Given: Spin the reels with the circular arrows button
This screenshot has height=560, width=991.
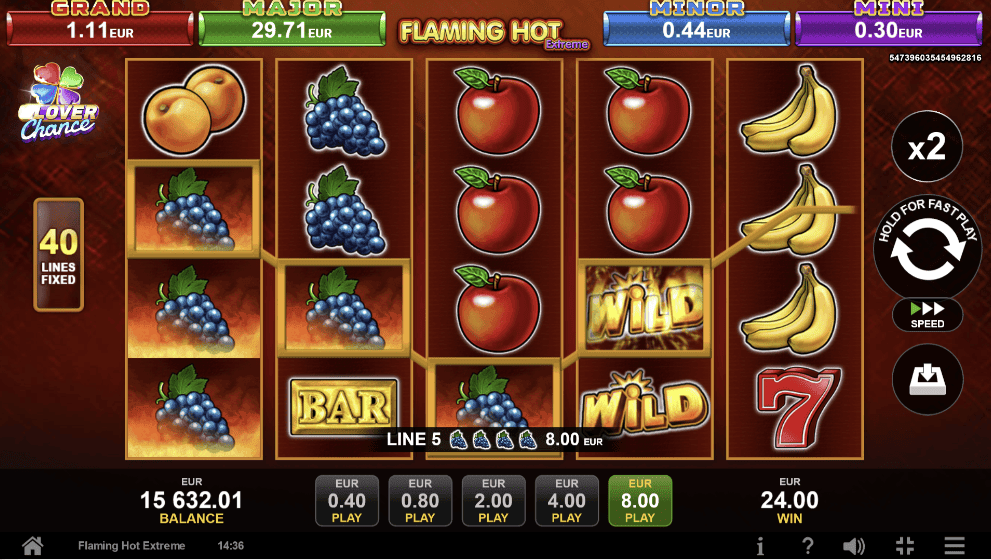Looking at the screenshot, I should [x=926, y=250].
